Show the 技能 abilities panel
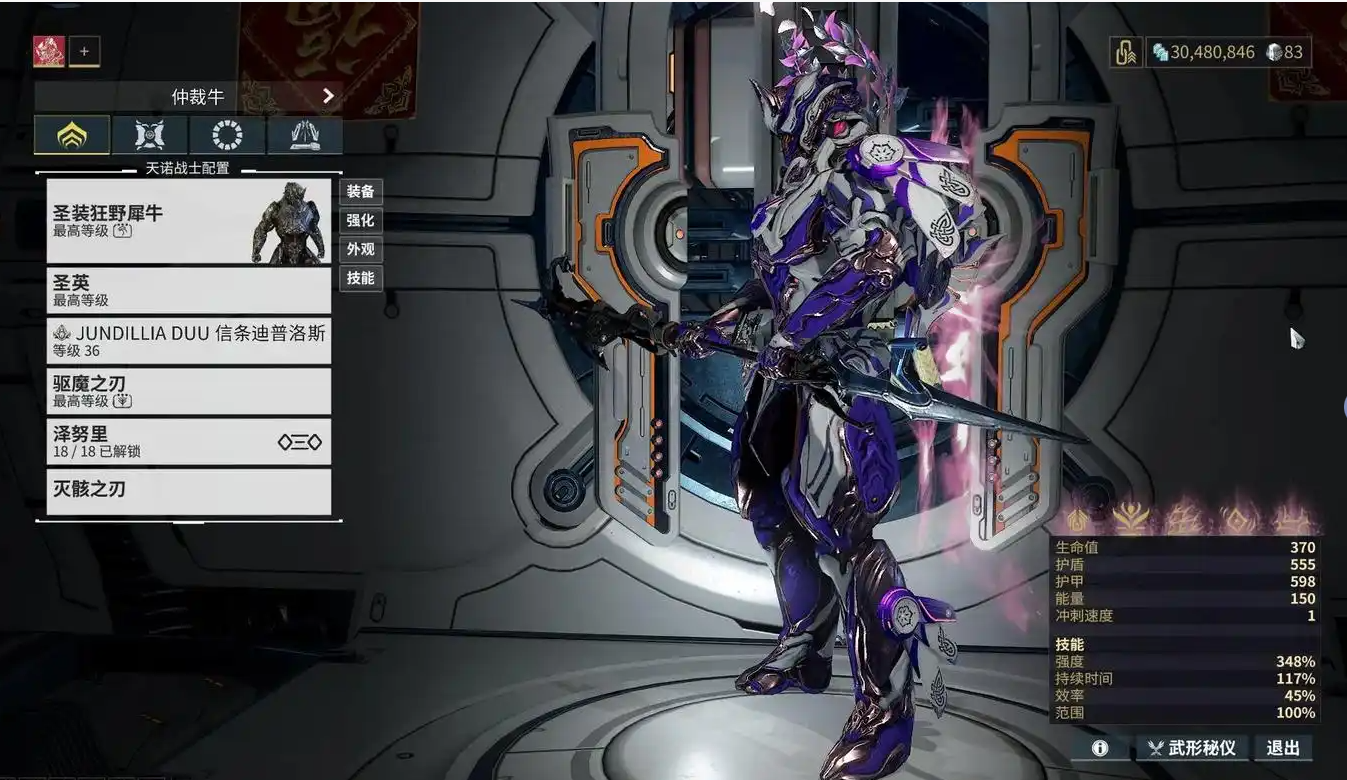 coord(360,278)
